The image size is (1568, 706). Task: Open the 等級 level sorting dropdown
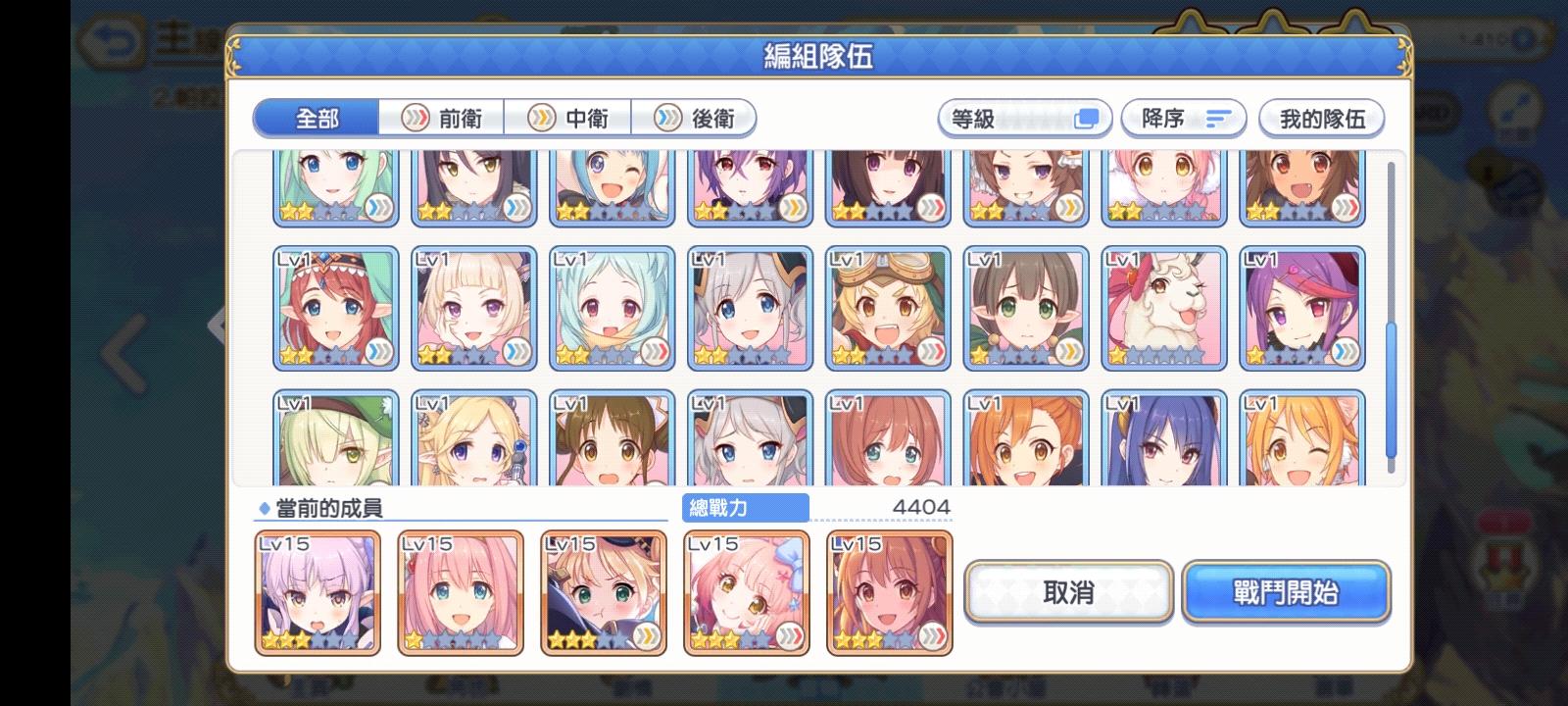point(1024,118)
